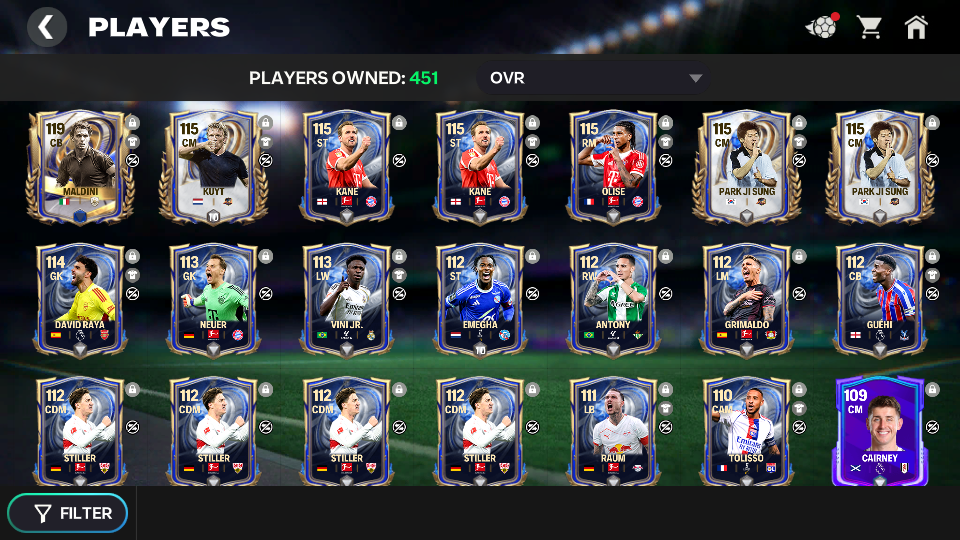Viewport: 960px width, 540px height.
Task: Open the OVR sort dropdown
Action: [x=595, y=78]
